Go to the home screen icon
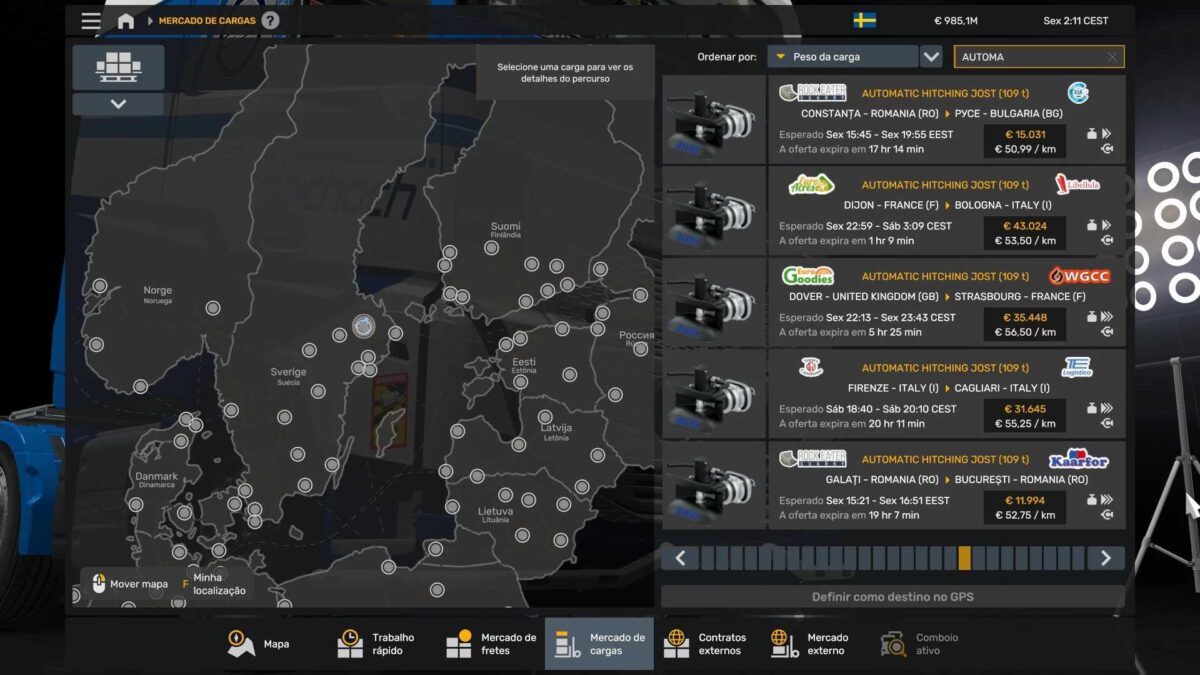This screenshot has width=1200, height=675. click(x=125, y=21)
